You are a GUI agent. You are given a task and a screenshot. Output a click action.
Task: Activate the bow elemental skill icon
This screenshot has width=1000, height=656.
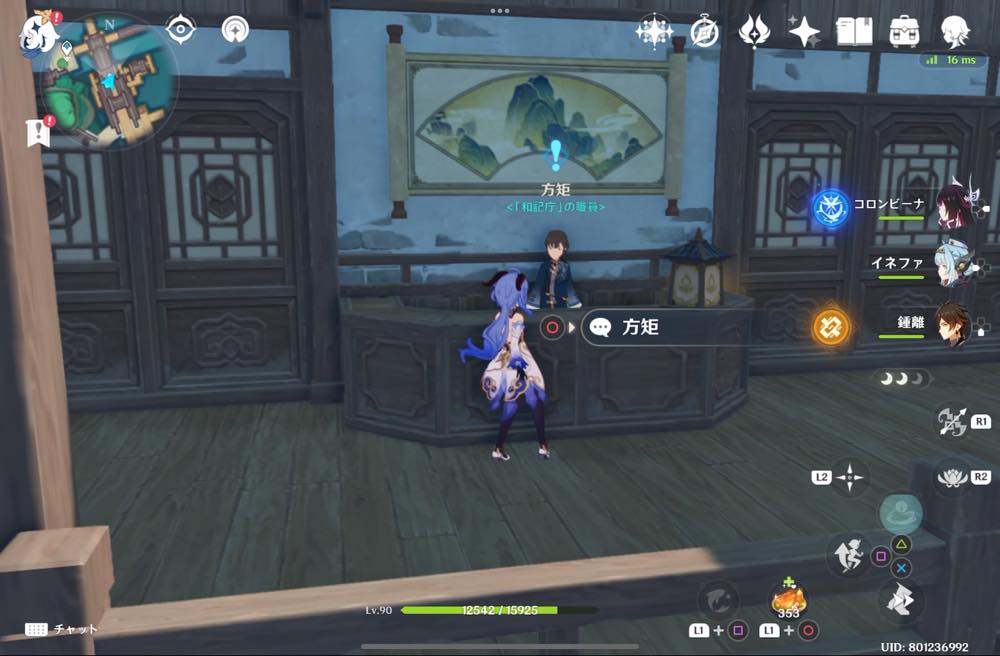pos(950,421)
